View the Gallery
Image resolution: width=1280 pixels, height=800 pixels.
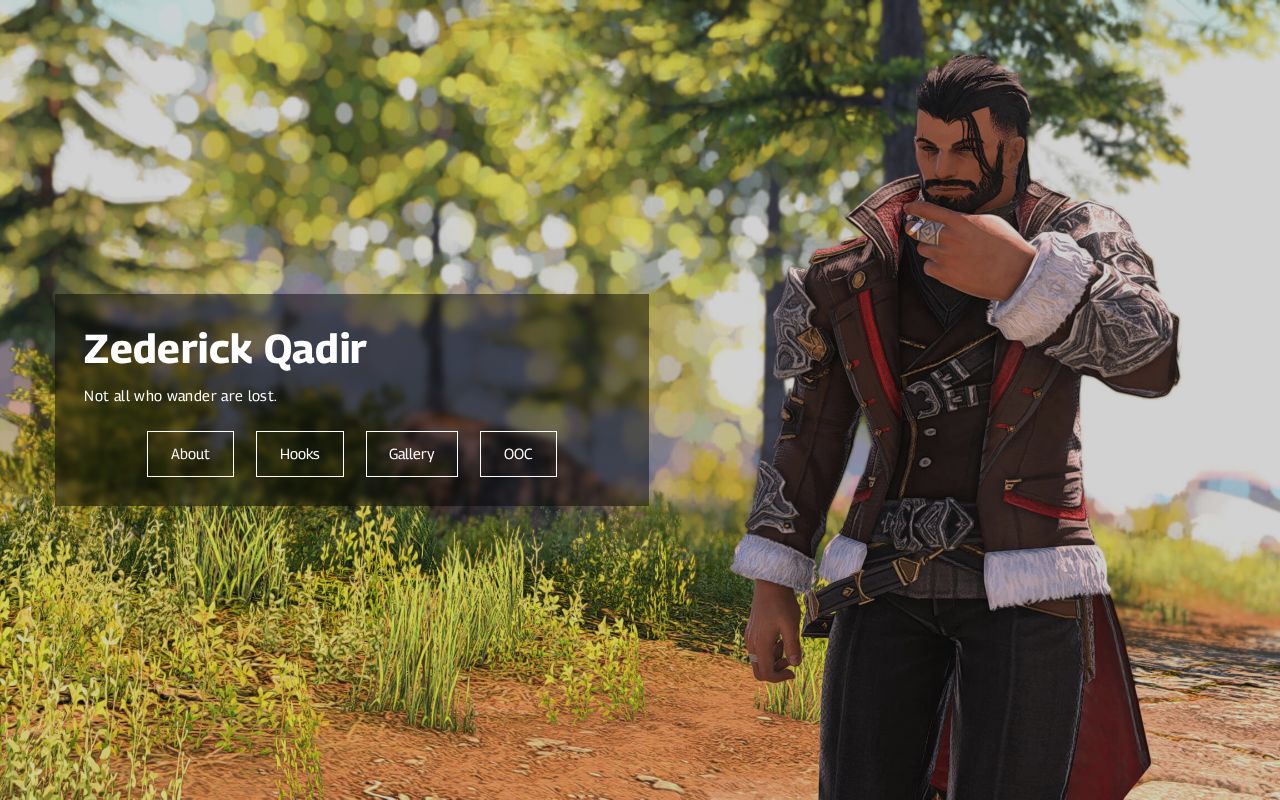tap(412, 454)
